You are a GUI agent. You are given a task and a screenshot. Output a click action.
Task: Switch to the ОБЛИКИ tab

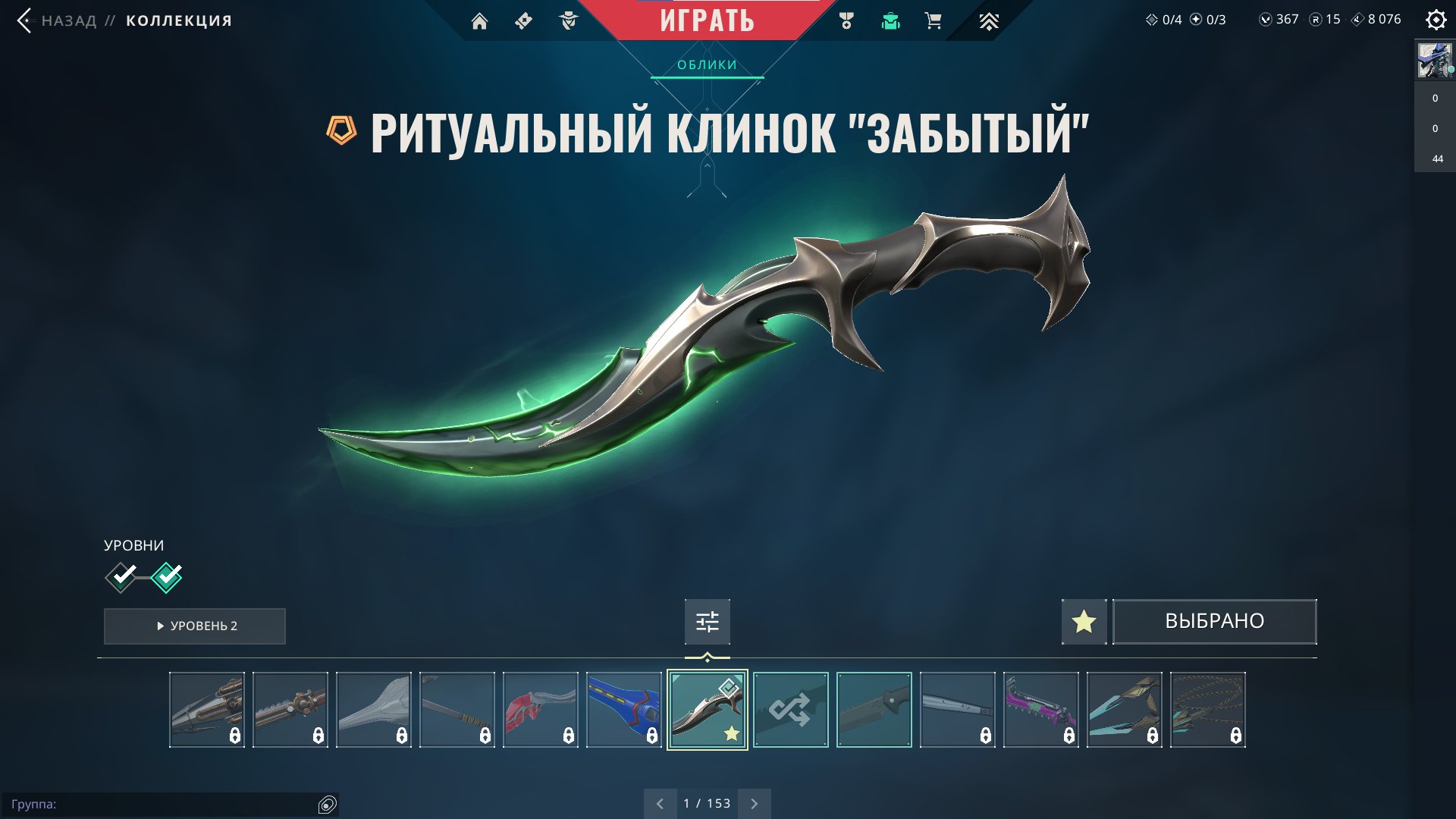[706, 65]
